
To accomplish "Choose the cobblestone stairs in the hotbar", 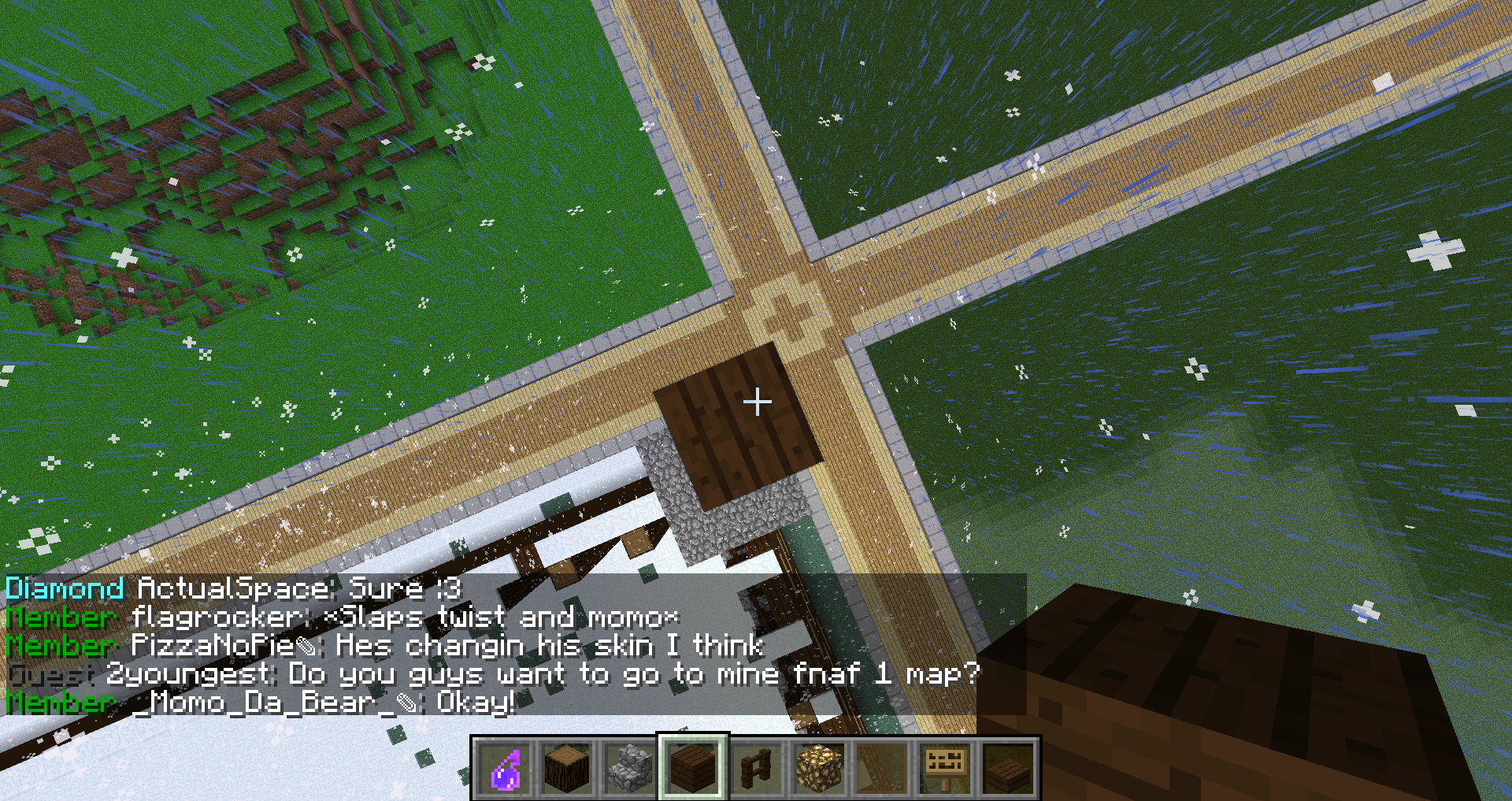I will point(630,768).
